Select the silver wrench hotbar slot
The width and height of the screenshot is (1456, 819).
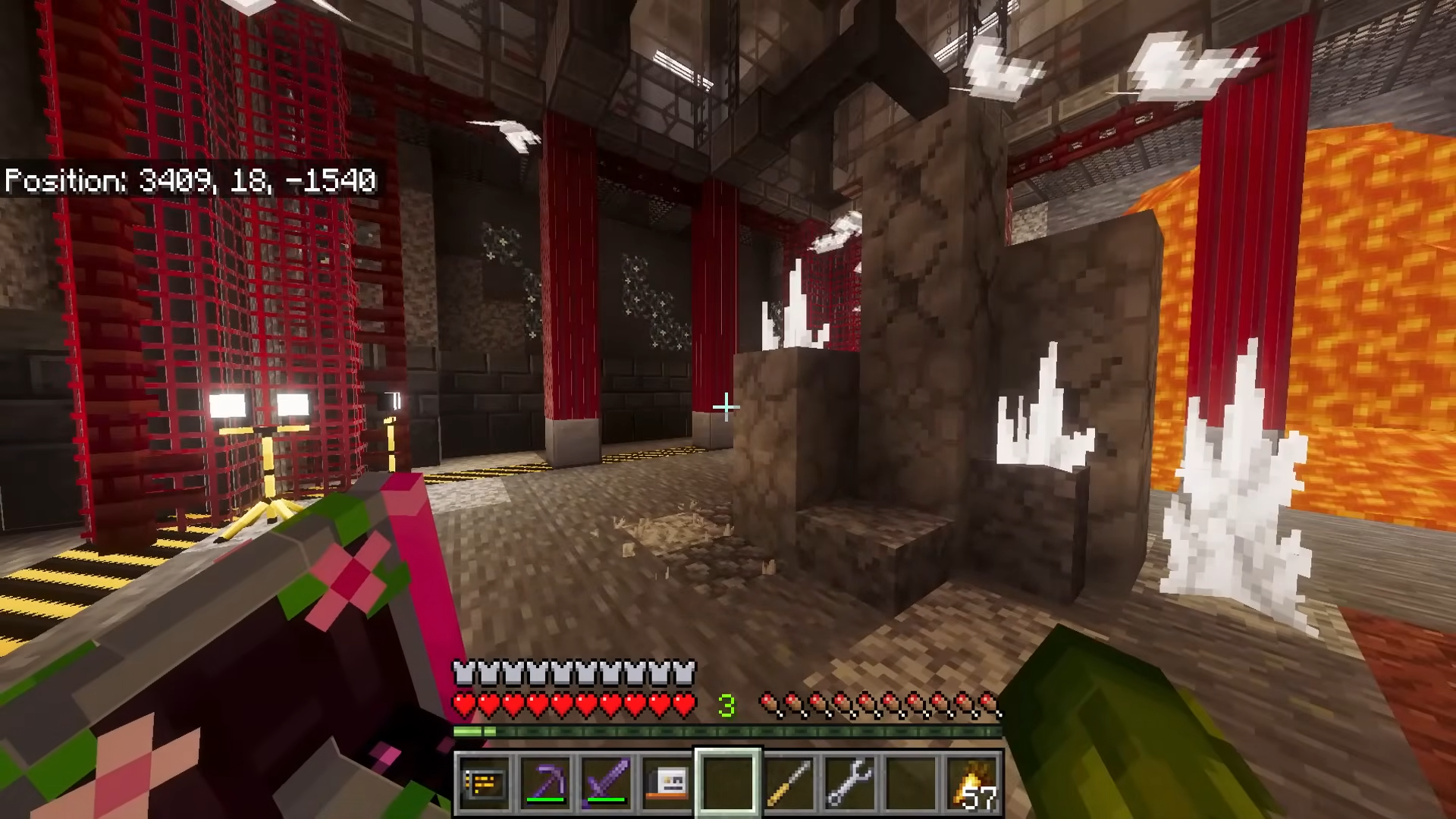(850, 783)
